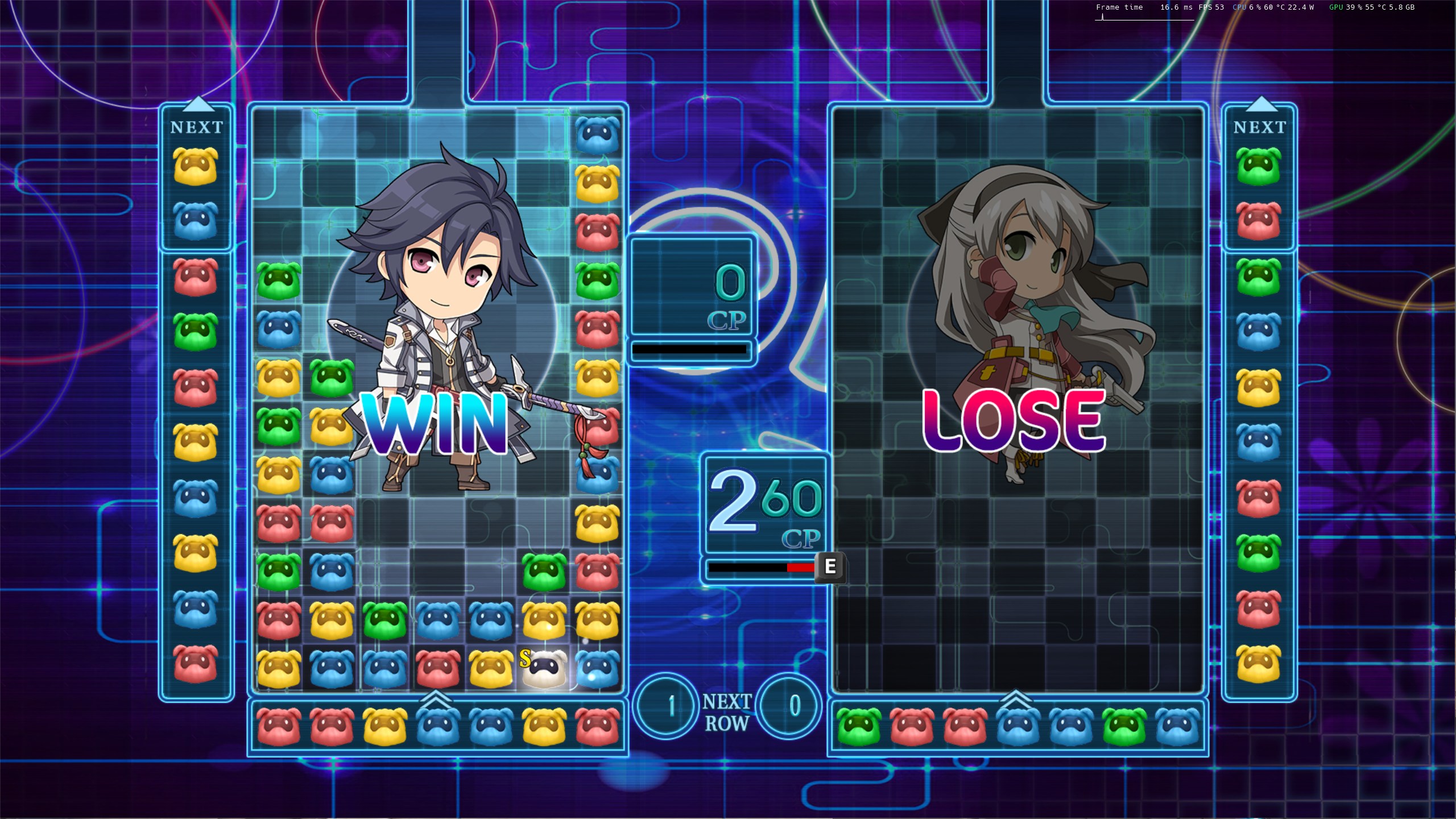
Task: Click the chevron marker above the opponent's next row
Action: tap(1016, 697)
